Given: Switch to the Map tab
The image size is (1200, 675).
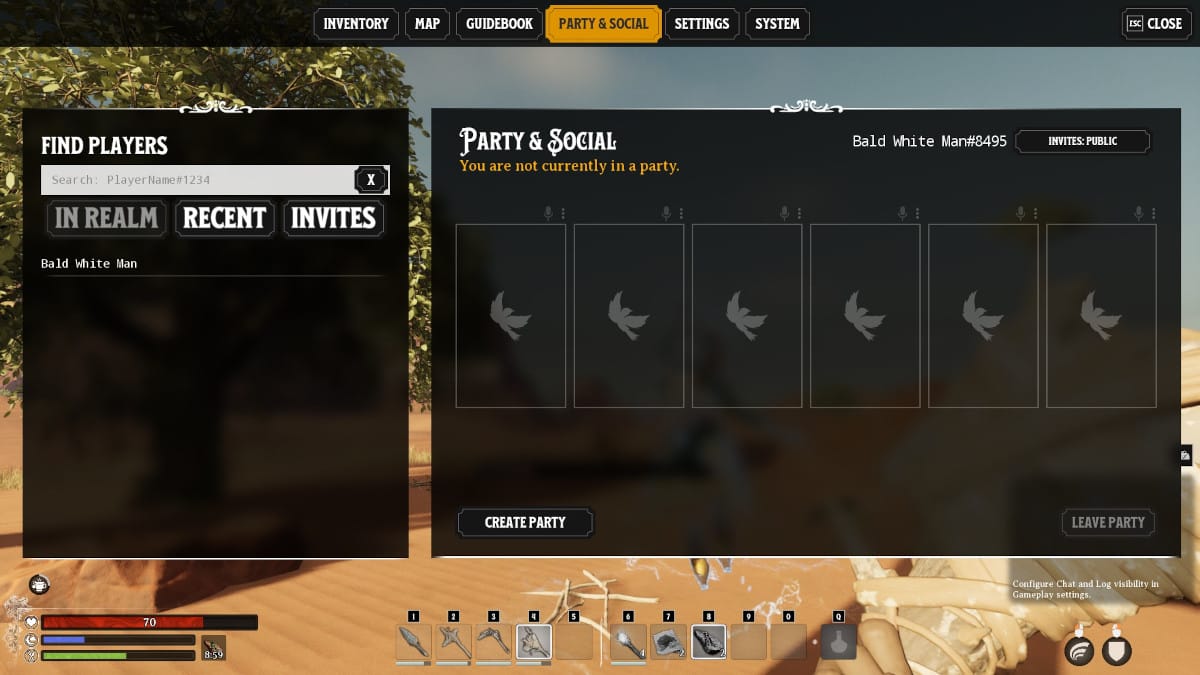Looking at the screenshot, I should [x=427, y=24].
